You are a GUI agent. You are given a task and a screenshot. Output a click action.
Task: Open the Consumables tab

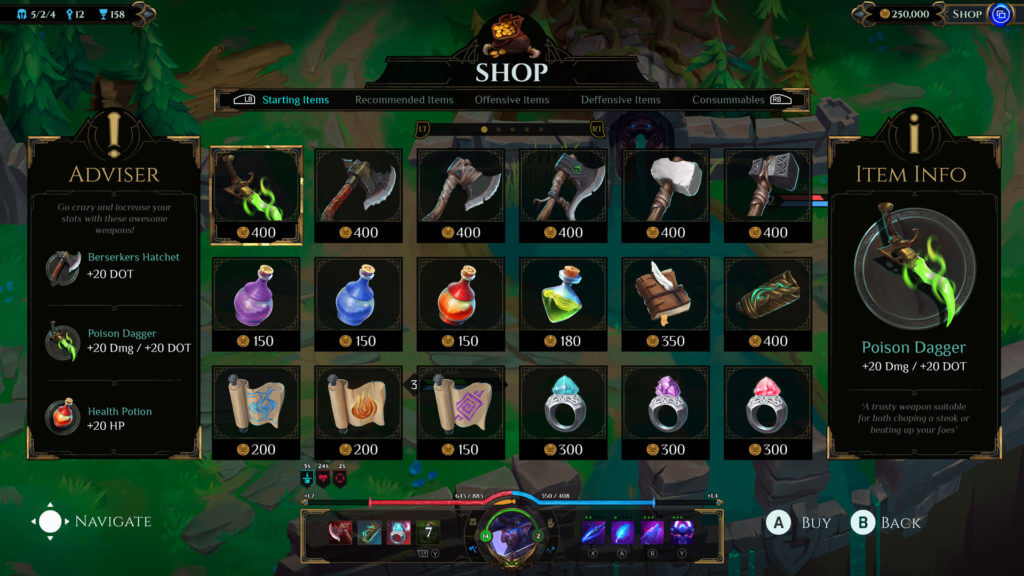728,100
